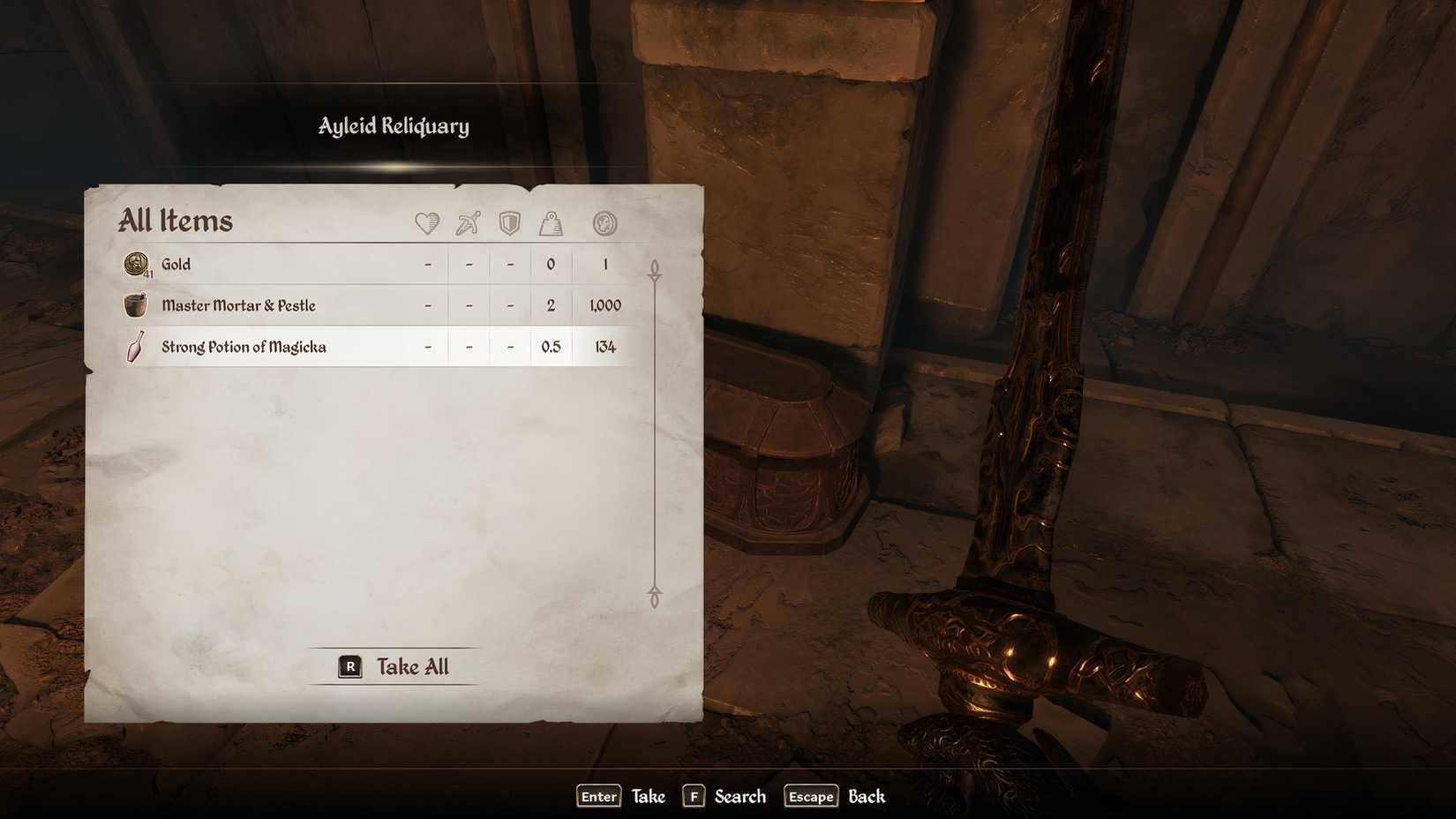1456x819 pixels.
Task: Click the scrollbar up arrow
Action: [654, 265]
